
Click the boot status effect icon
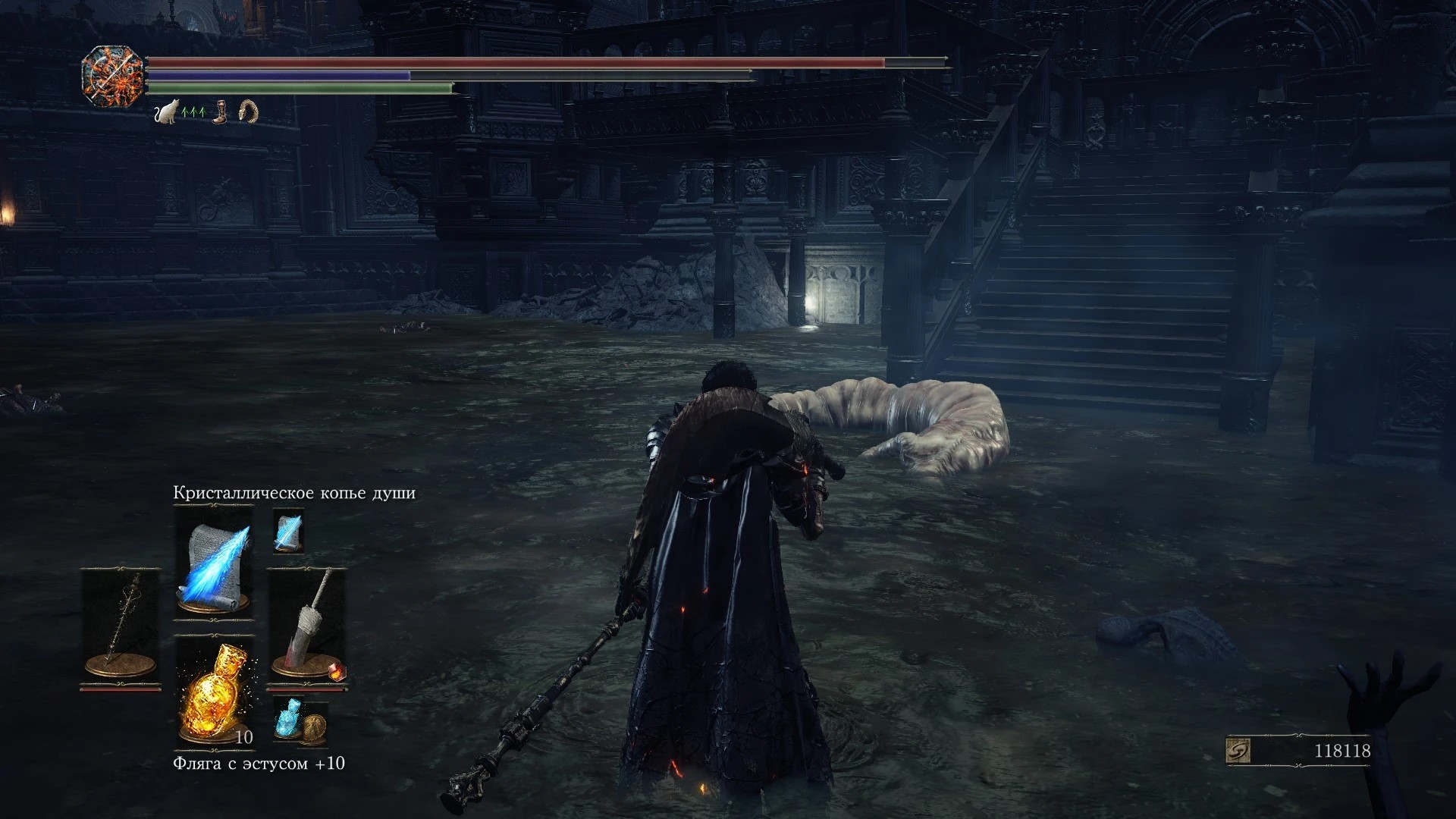[220, 113]
